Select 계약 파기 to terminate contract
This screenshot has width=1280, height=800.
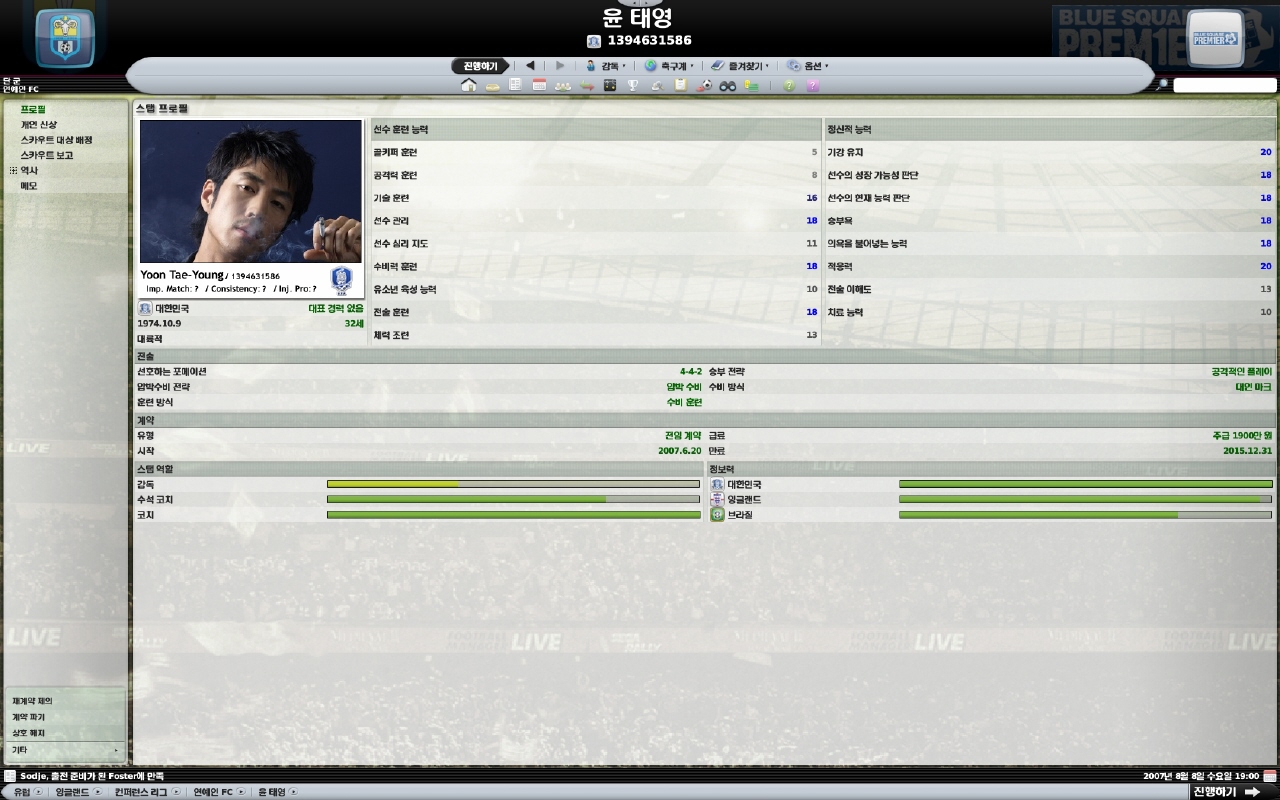[x=29, y=717]
